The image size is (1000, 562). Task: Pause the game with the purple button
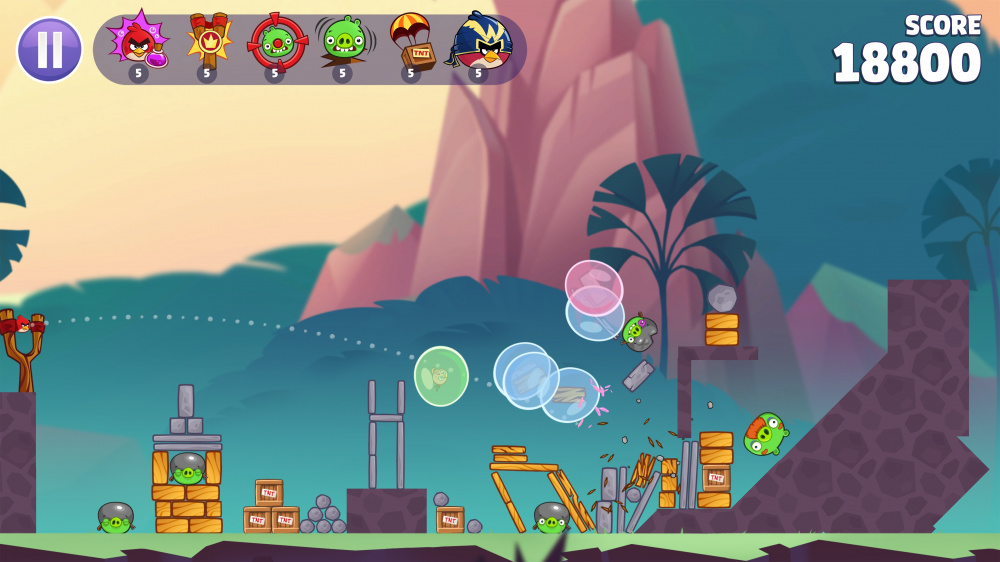49,49
